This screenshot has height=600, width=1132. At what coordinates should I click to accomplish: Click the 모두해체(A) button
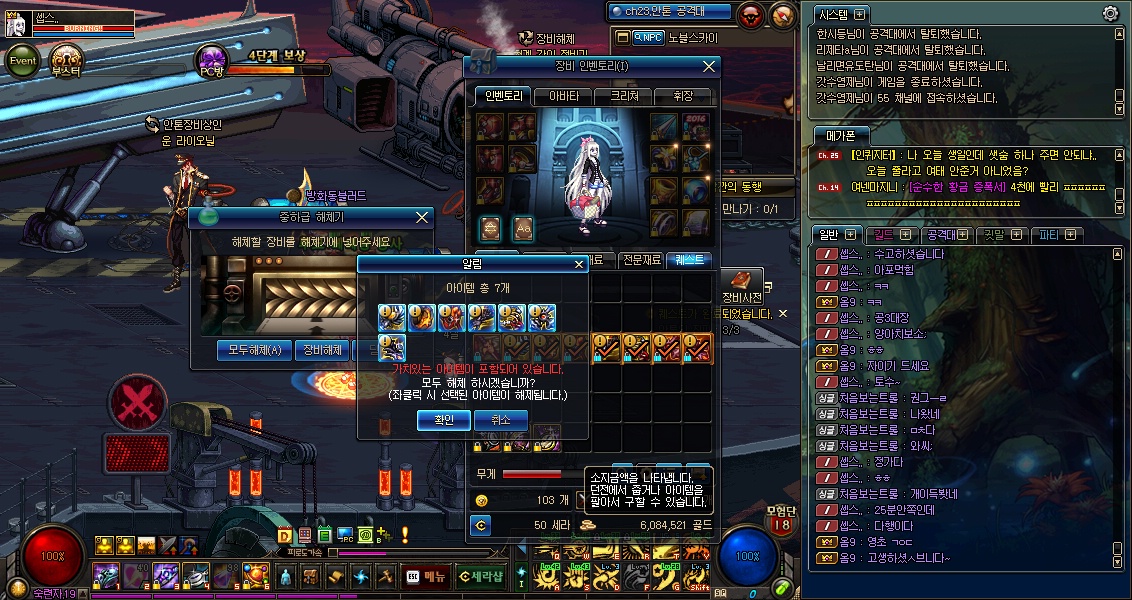[254, 350]
